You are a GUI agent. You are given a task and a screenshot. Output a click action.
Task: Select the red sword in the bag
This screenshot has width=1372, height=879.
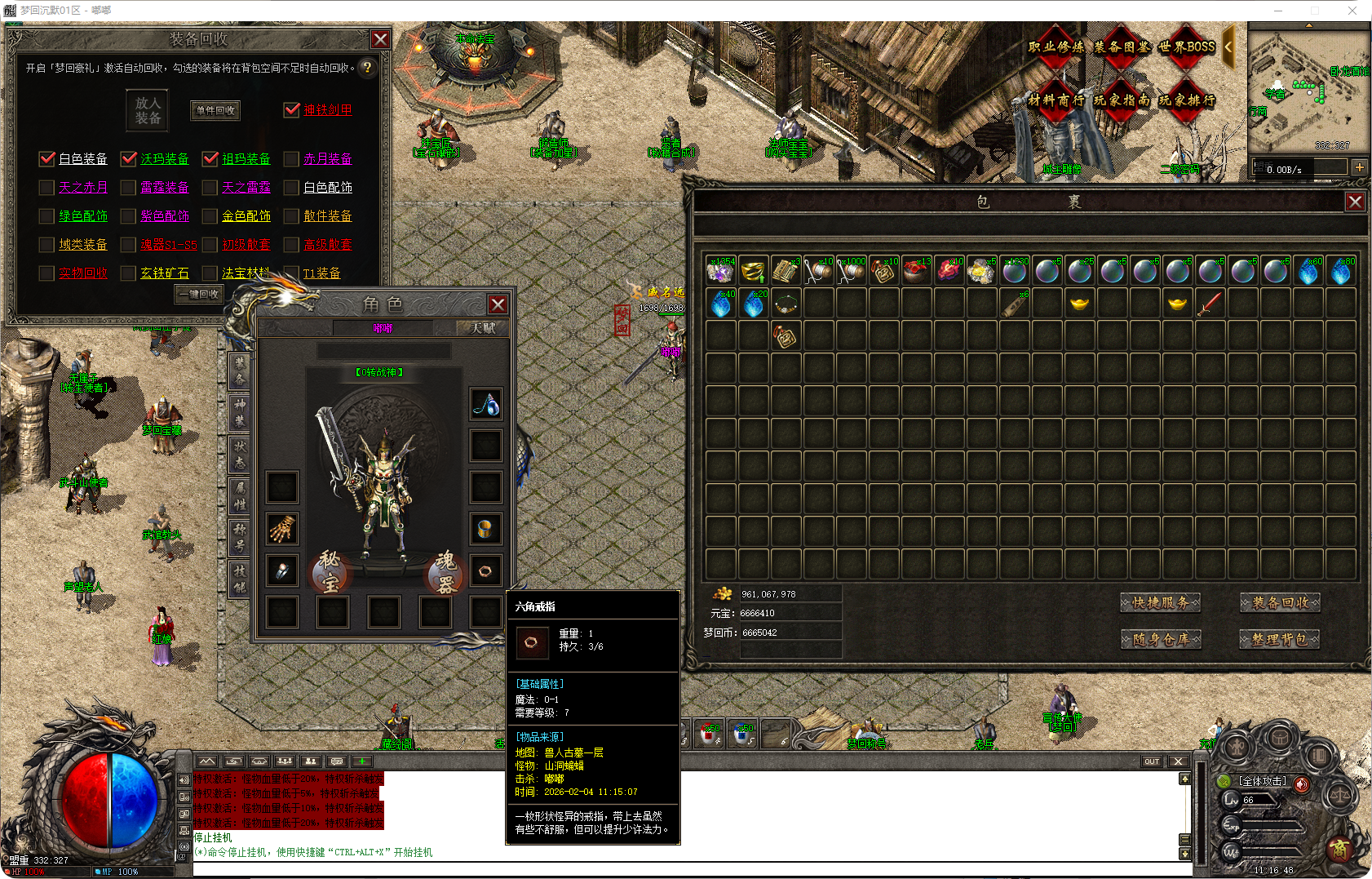(x=1210, y=304)
